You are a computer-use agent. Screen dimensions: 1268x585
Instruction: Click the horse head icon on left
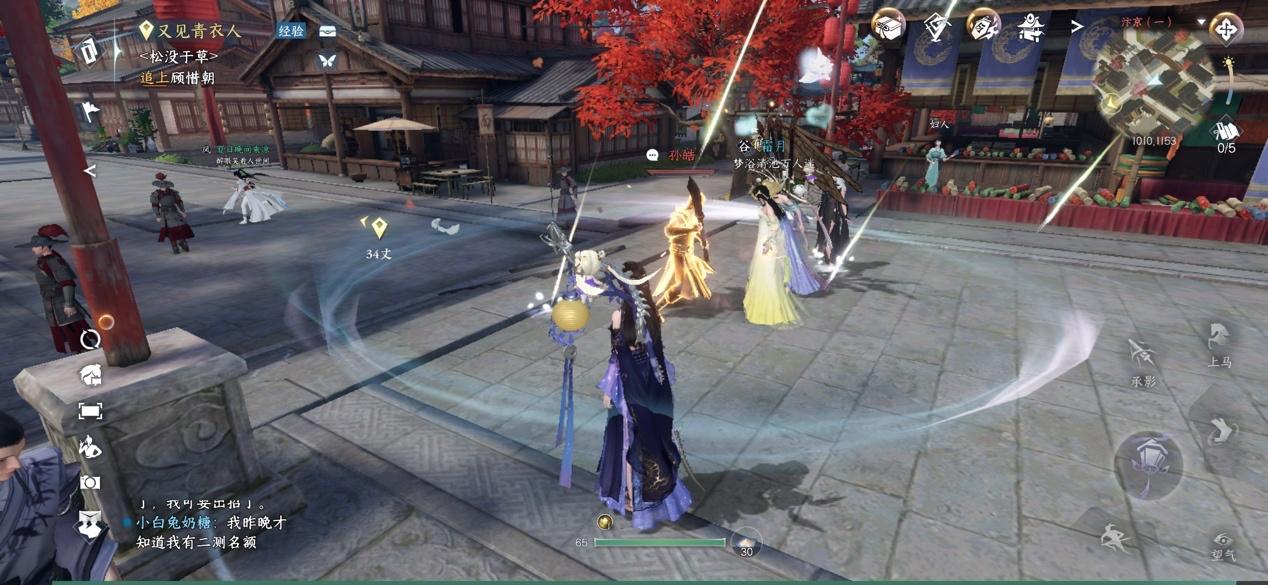click(x=90, y=375)
